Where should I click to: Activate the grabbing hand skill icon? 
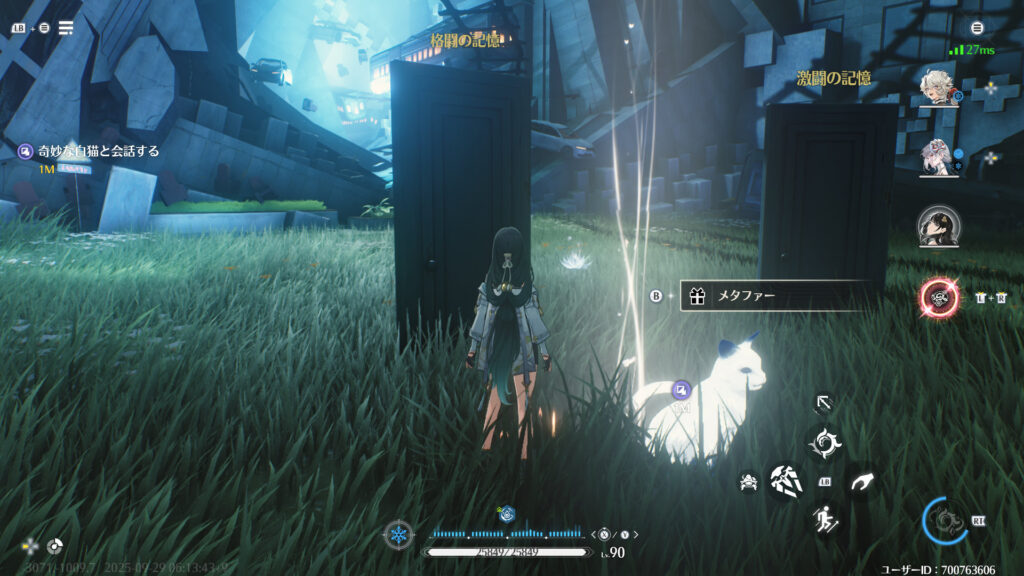pyautogui.click(x=861, y=482)
